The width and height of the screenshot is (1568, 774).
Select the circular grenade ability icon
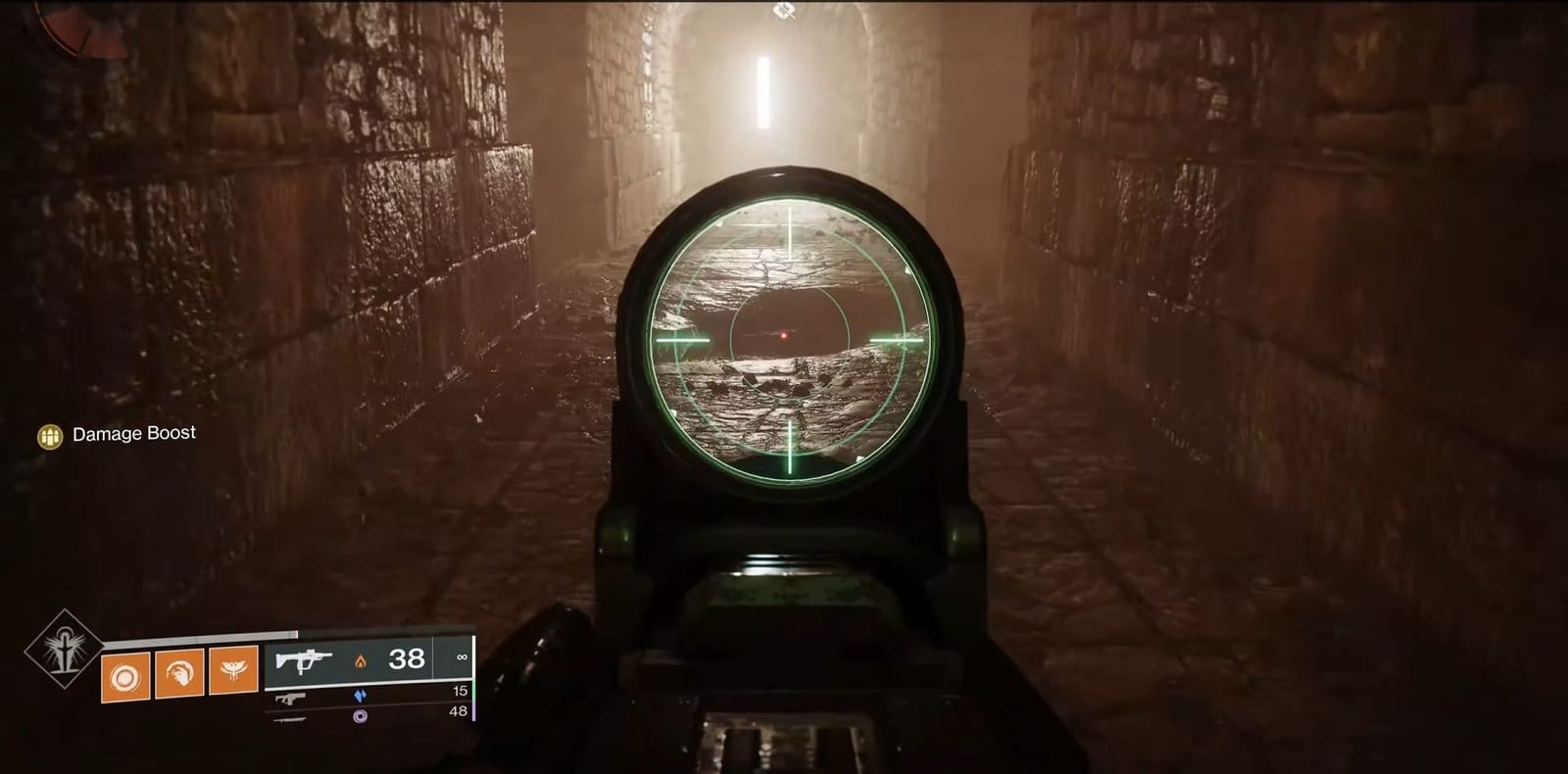click(124, 676)
